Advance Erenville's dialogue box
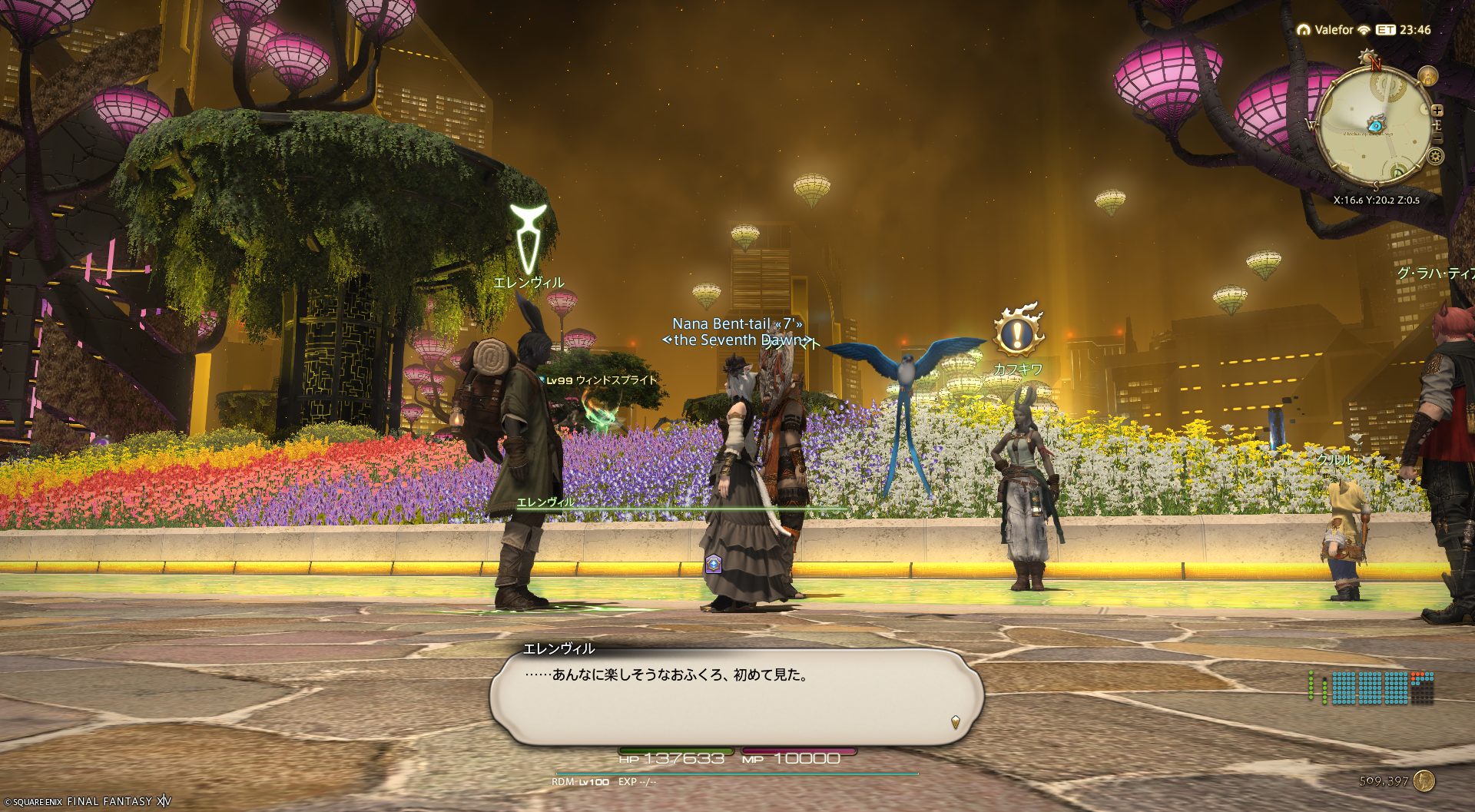The width and height of the screenshot is (1475, 812). pyautogui.click(x=736, y=696)
